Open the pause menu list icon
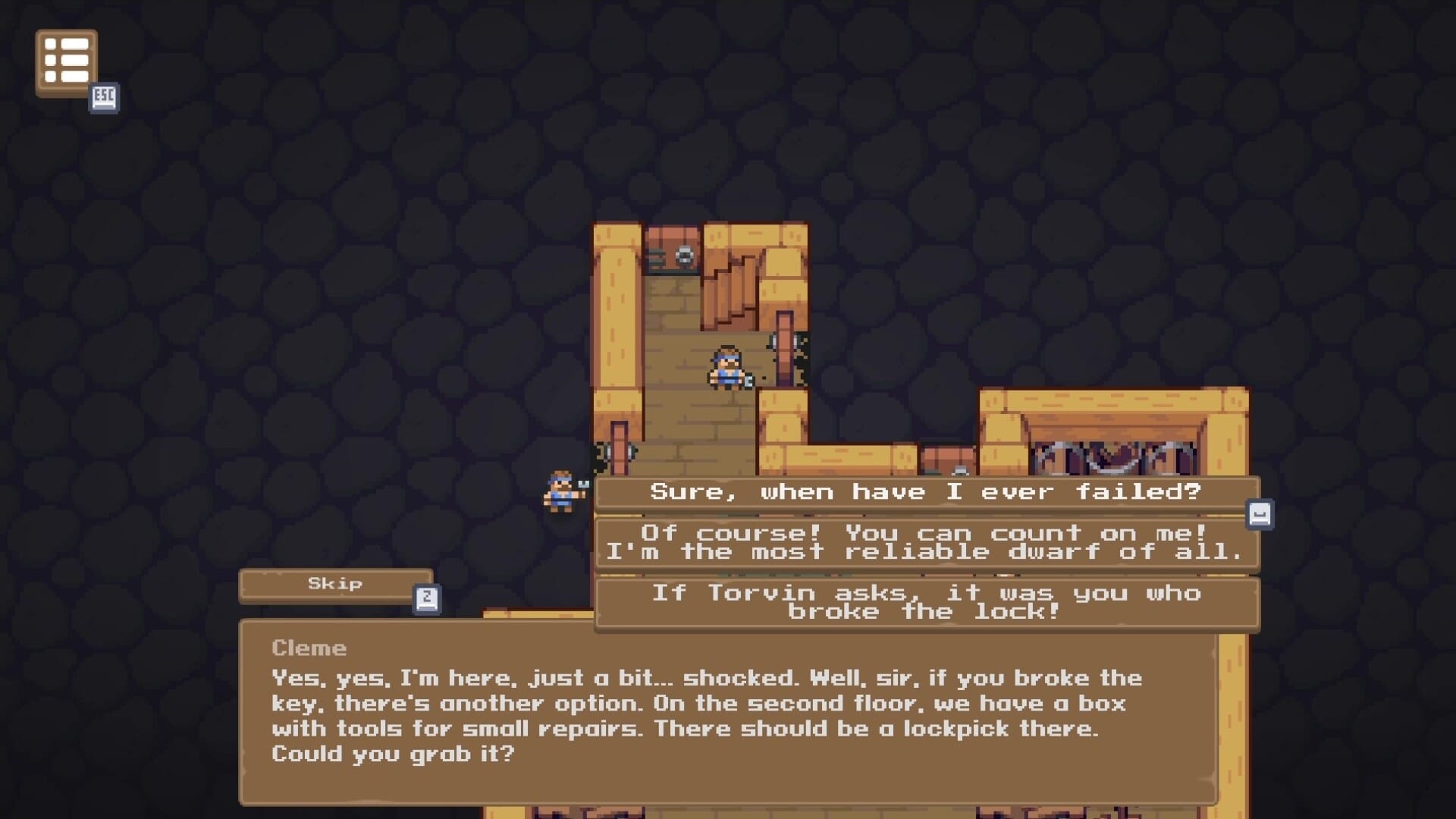The image size is (1456, 819). (66, 61)
